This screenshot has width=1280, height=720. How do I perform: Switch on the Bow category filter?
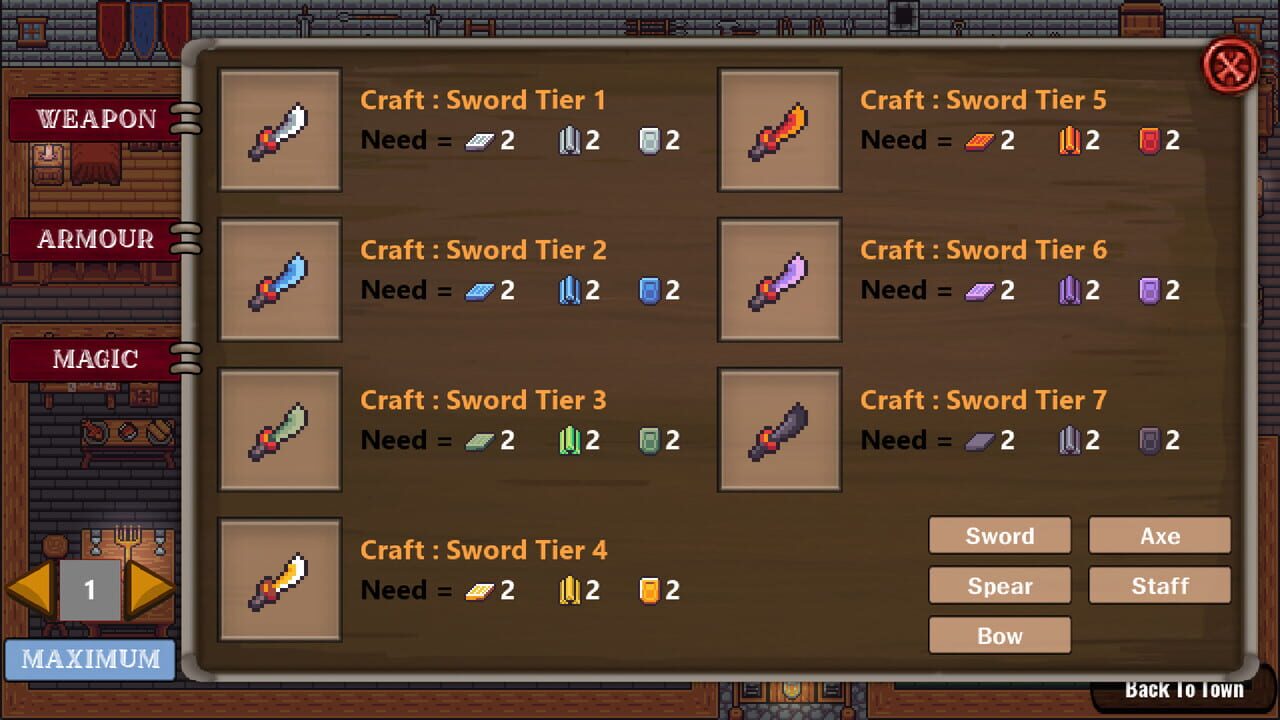click(x=1000, y=635)
